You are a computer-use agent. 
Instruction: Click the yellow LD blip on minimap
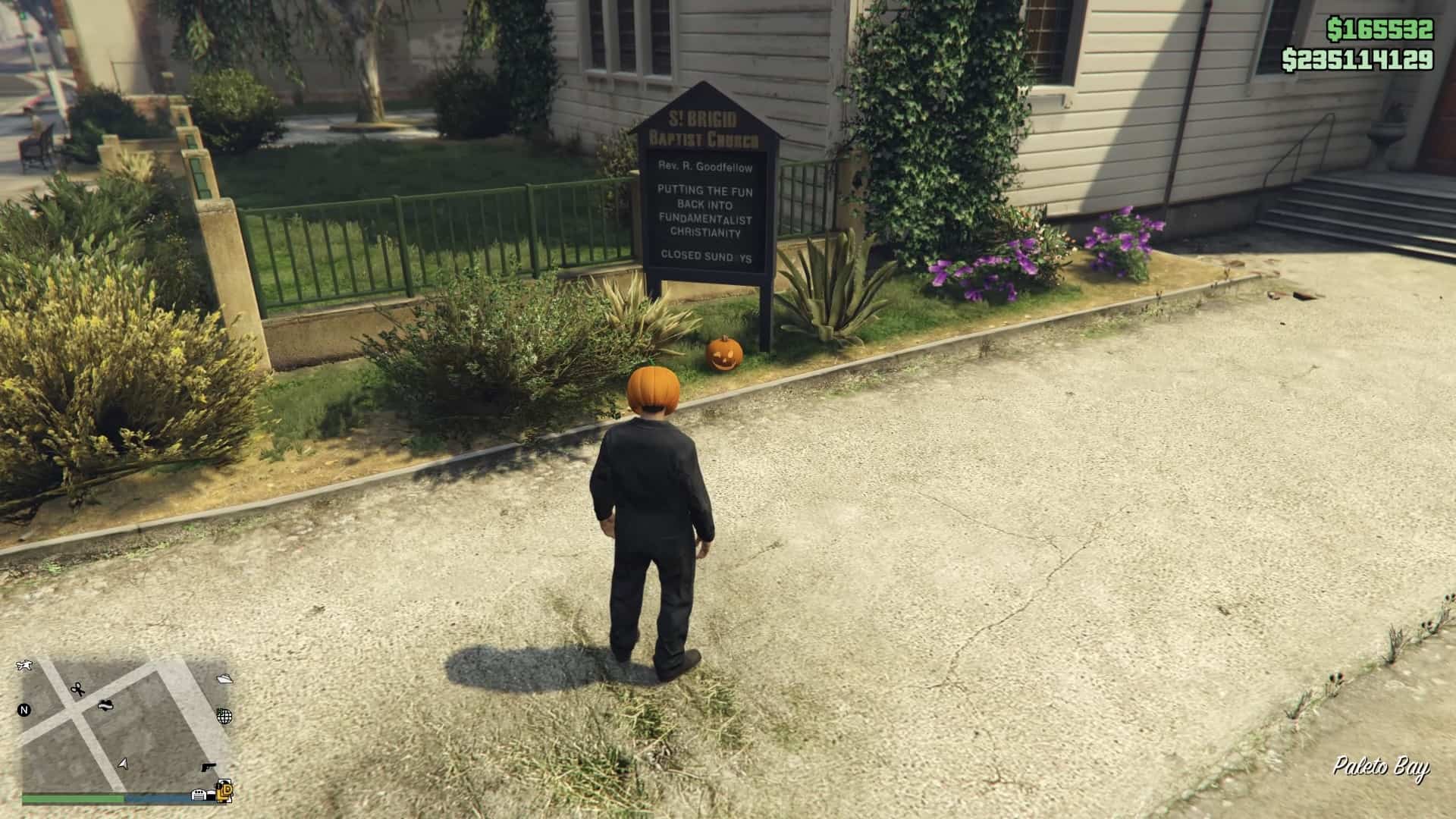coord(225,792)
